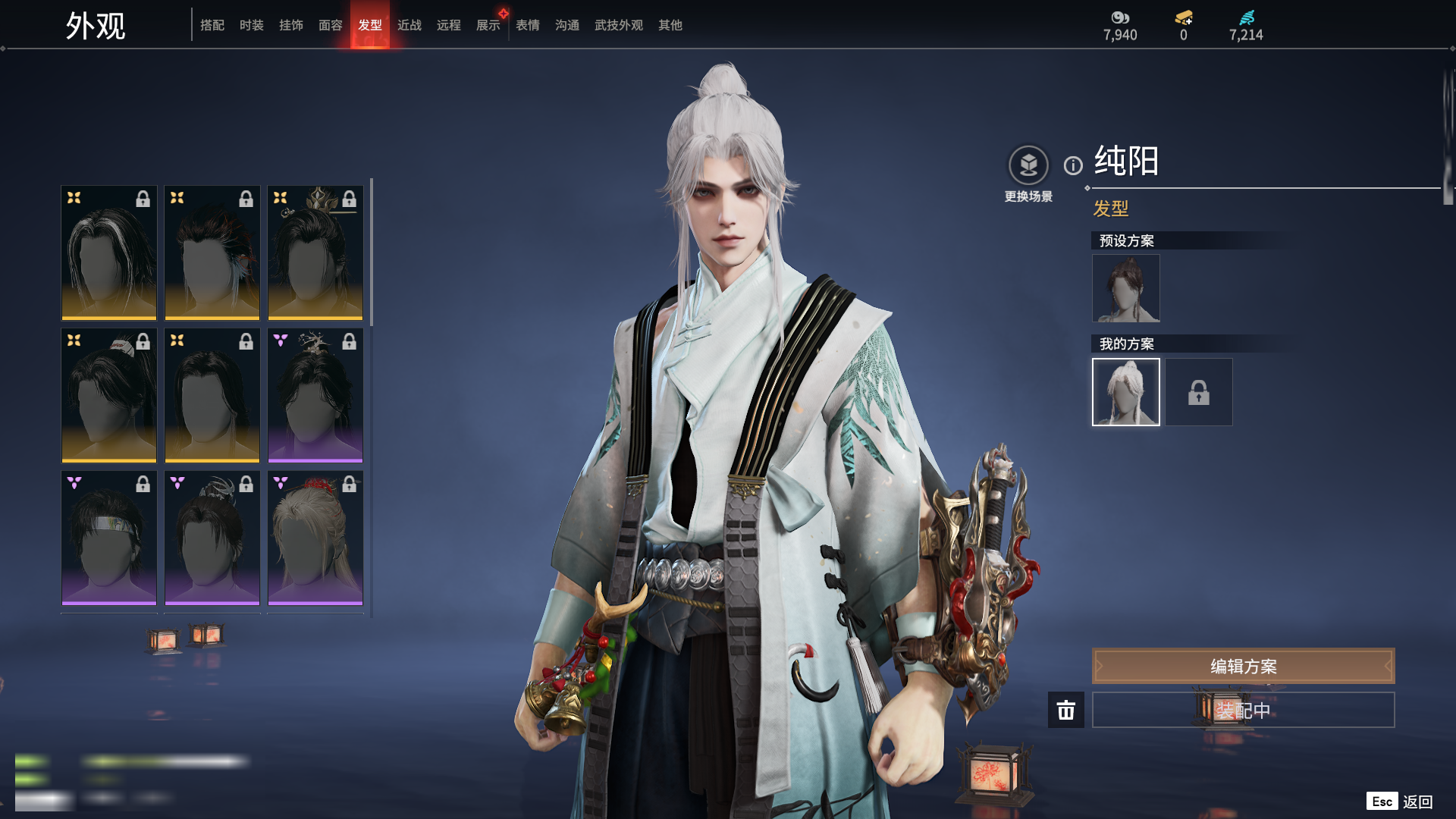The image size is (1456, 819).
Task: Pick the locked hairstyle with white headband
Action: point(109,538)
